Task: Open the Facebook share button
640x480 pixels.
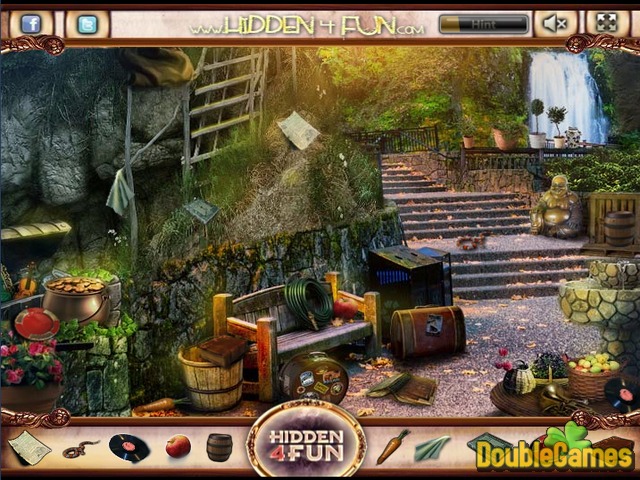Action: tap(30, 23)
